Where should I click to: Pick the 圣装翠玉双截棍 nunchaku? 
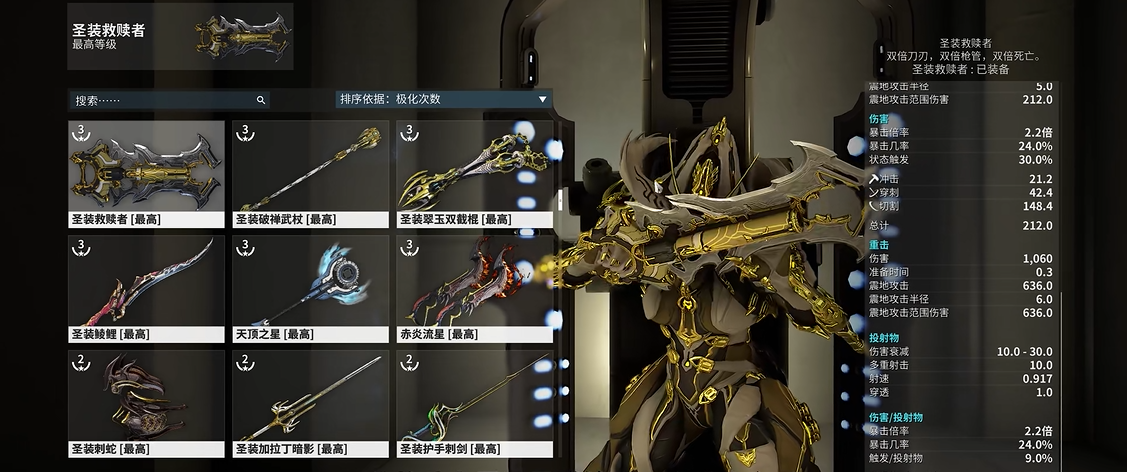474,173
